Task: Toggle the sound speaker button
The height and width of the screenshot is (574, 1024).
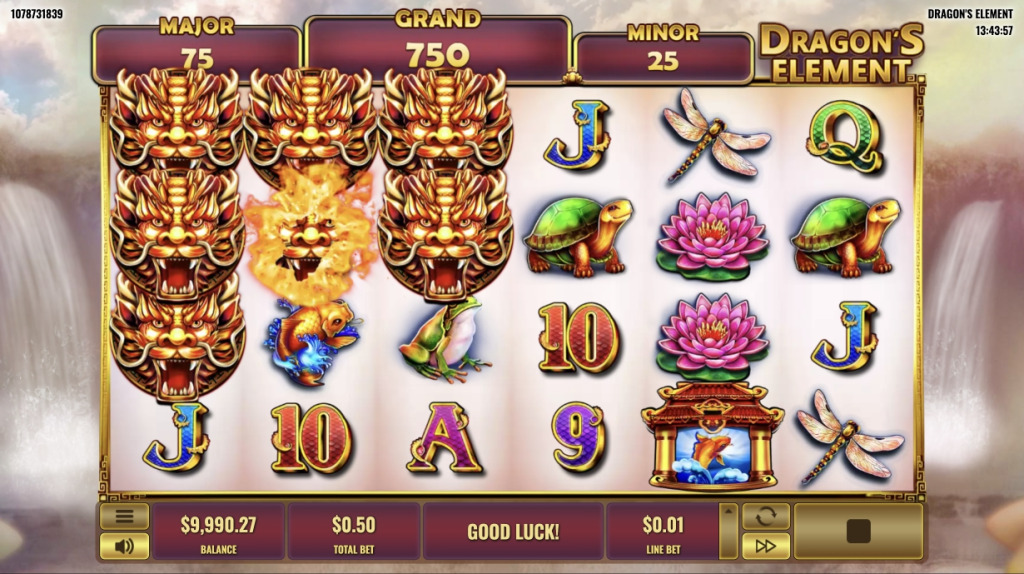Action: tap(124, 546)
